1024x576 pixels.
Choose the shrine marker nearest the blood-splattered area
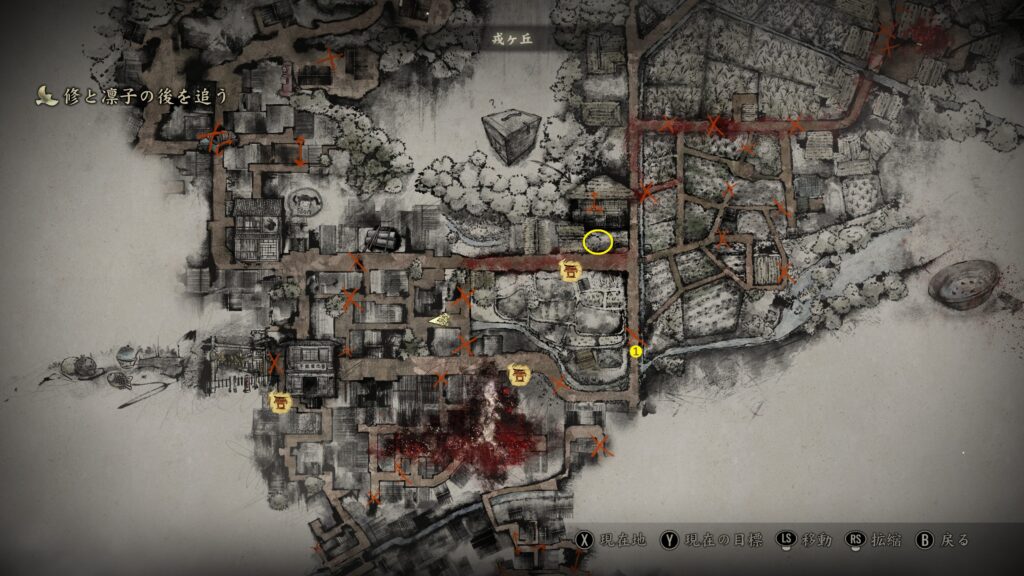point(520,375)
